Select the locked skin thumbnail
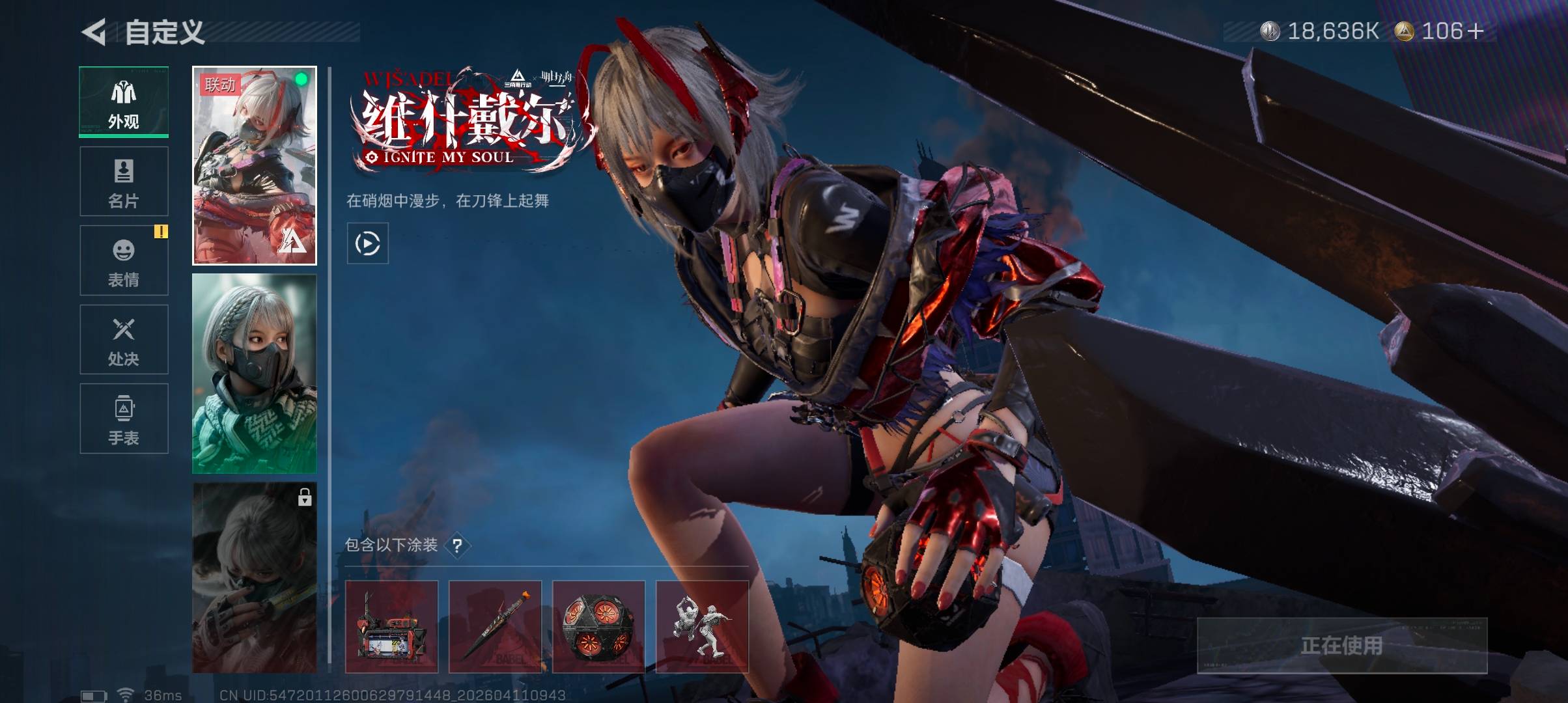The height and width of the screenshot is (703, 1568). tap(255, 578)
